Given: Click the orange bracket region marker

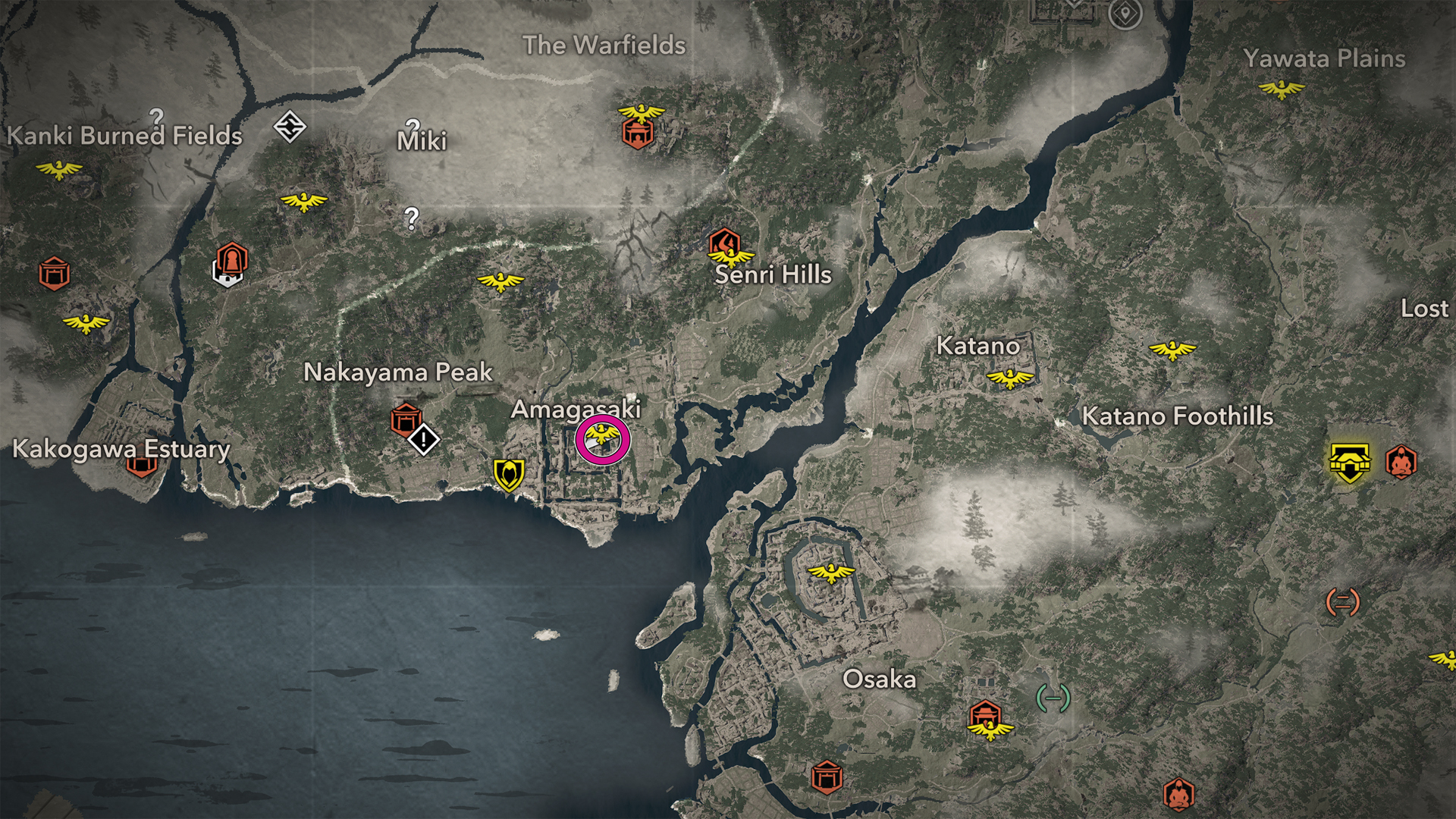Looking at the screenshot, I should click(1342, 602).
